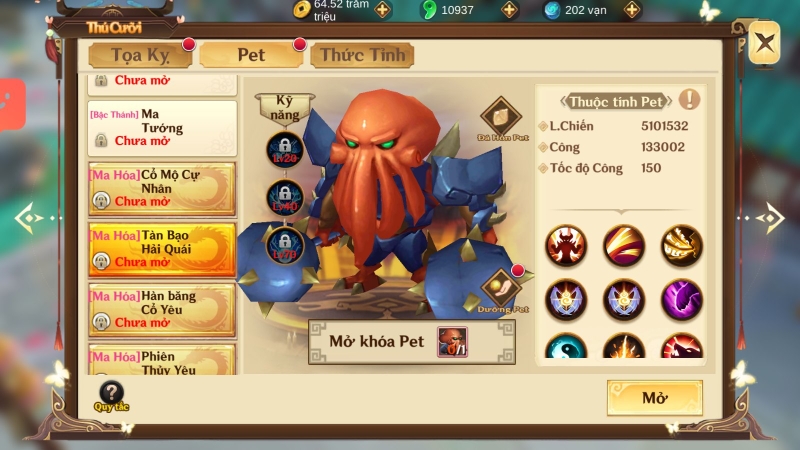Select Ma Tướng in the pet list

162,128
